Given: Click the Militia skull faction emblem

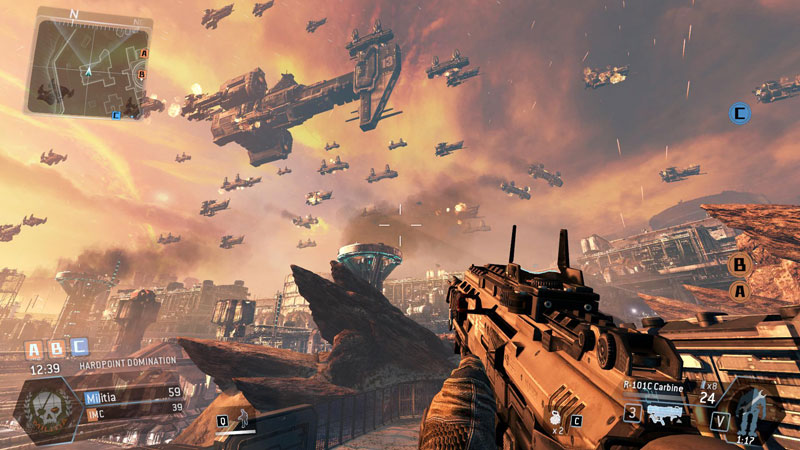Looking at the screenshot, I should 48,407.
